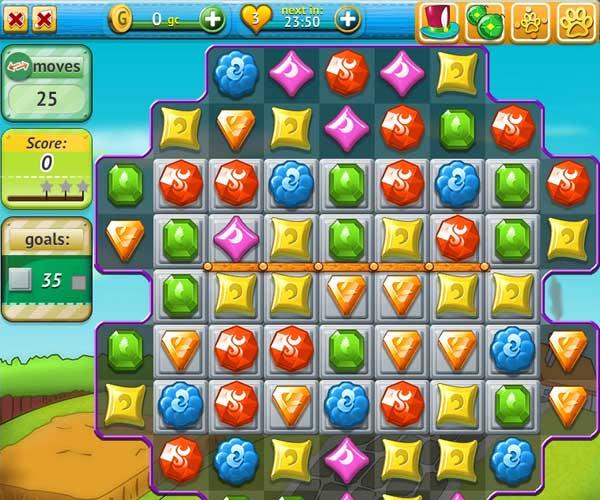Add more lives with the blue plus
The height and width of the screenshot is (500, 600).
pos(347,18)
